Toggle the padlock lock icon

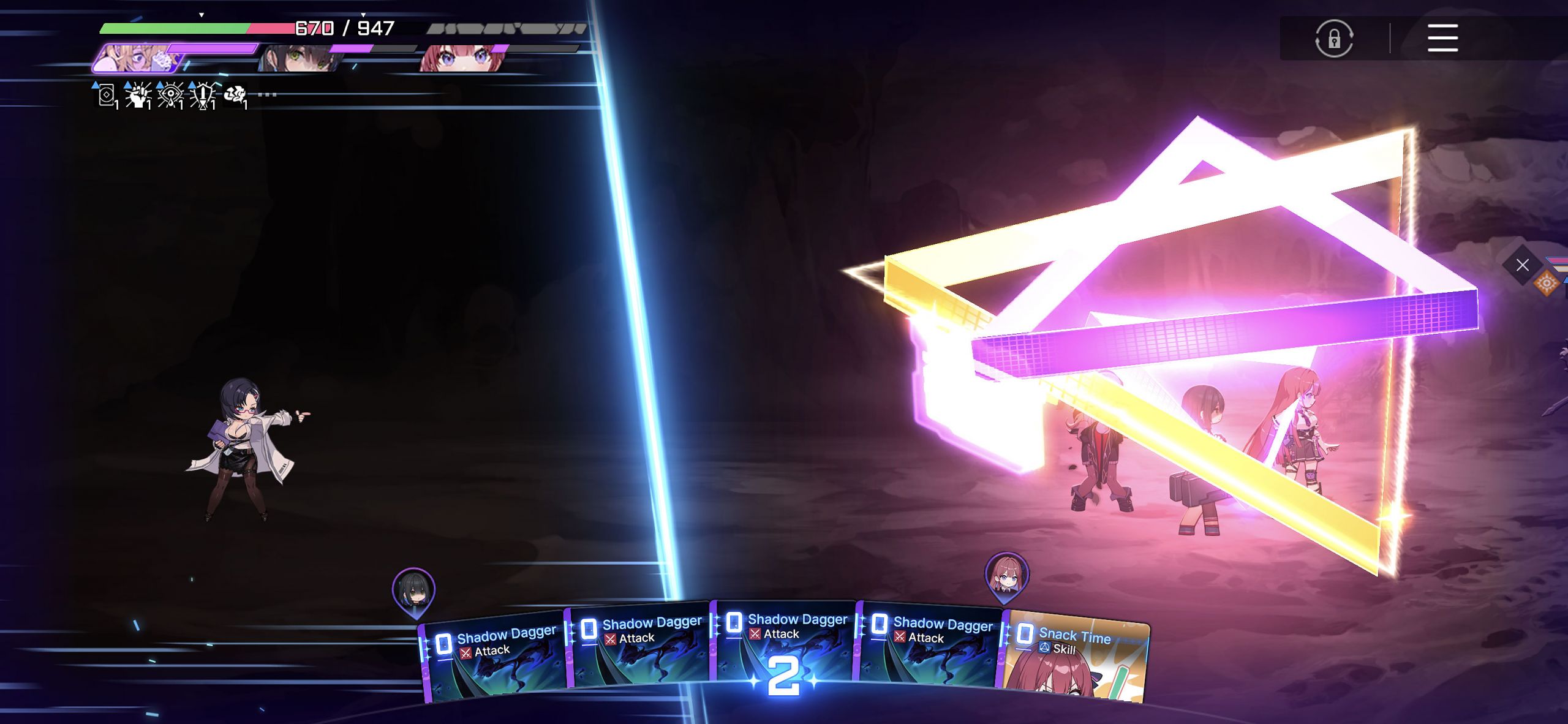coord(1334,39)
